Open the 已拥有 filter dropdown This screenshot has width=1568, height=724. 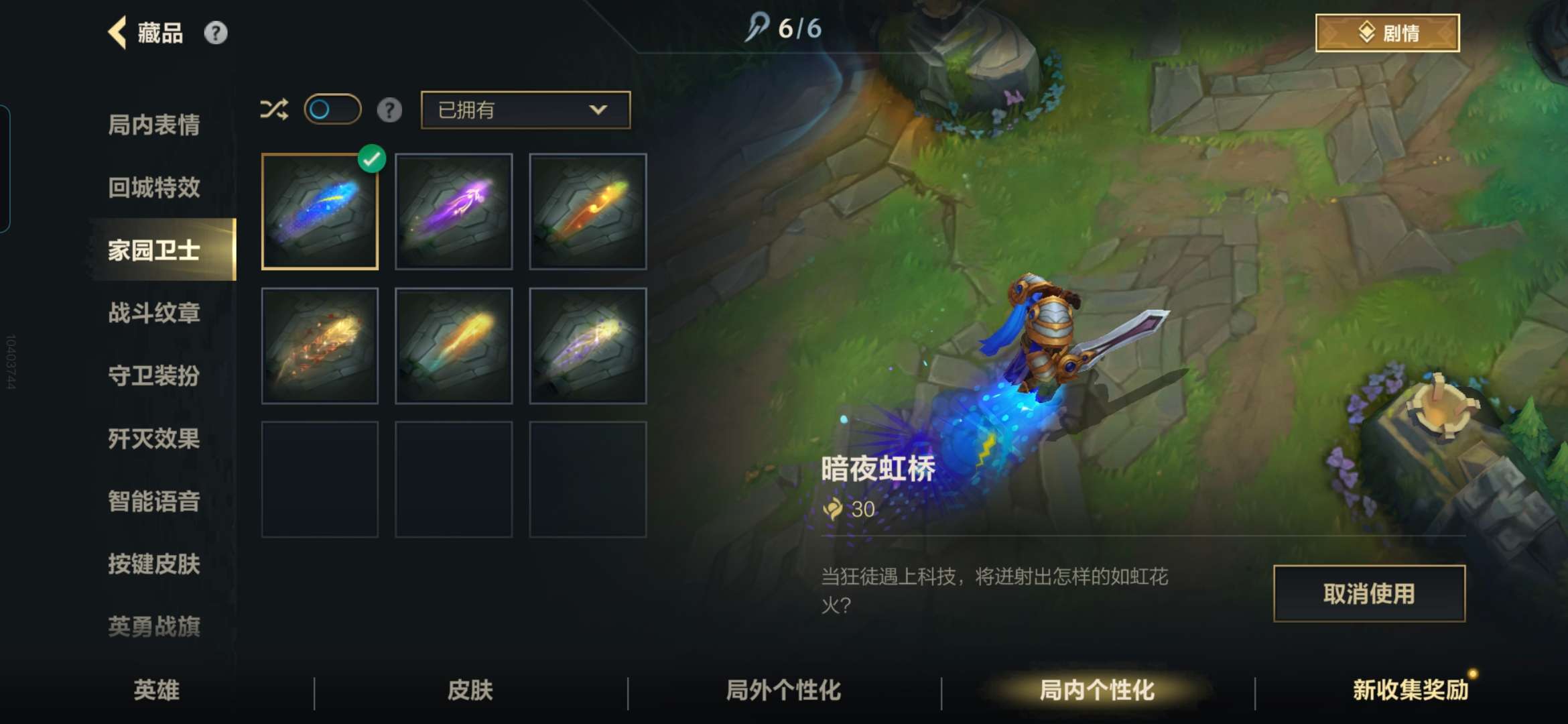pos(525,110)
